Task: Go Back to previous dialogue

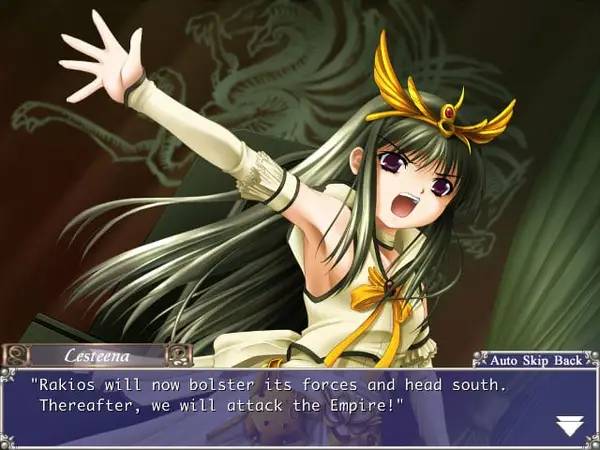Action: pyautogui.click(x=568, y=358)
